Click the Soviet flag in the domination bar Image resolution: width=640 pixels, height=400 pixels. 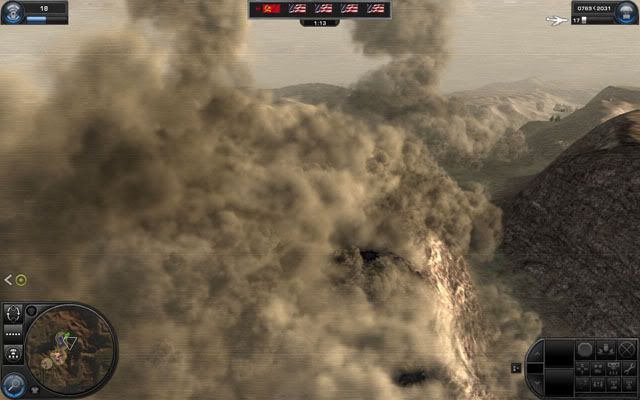click(x=265, y=8)
